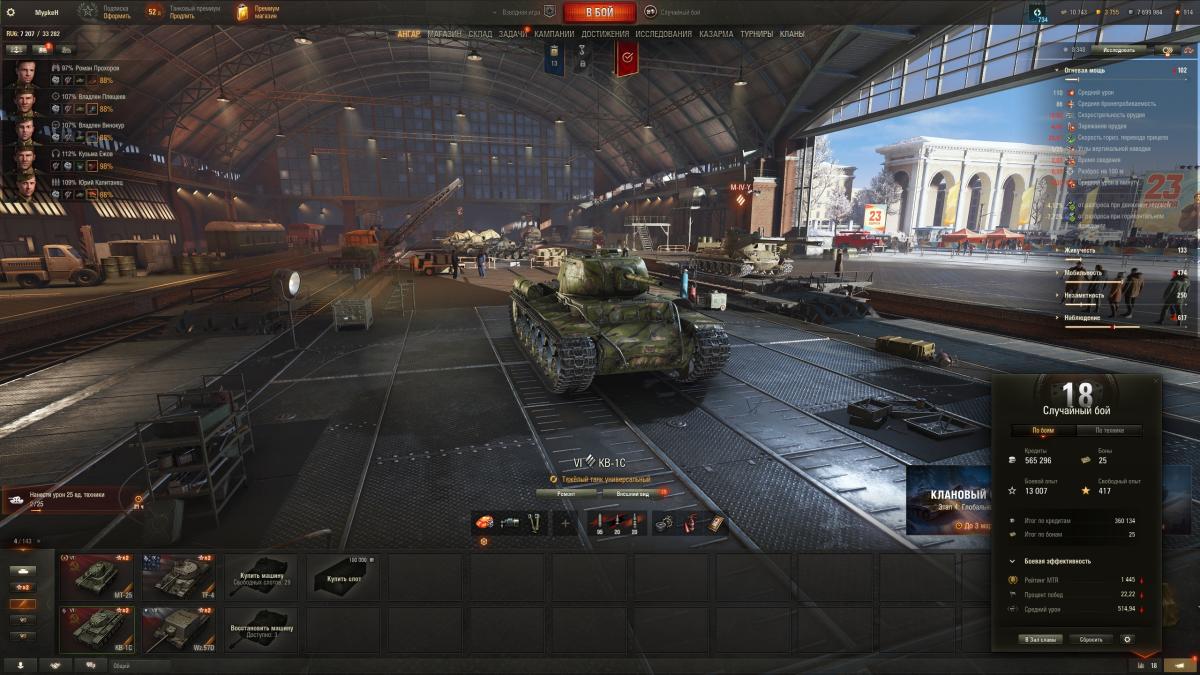Open Восстановить машину restore vehicle tile
Screen dimensions: 1200x675
point(260,629)
